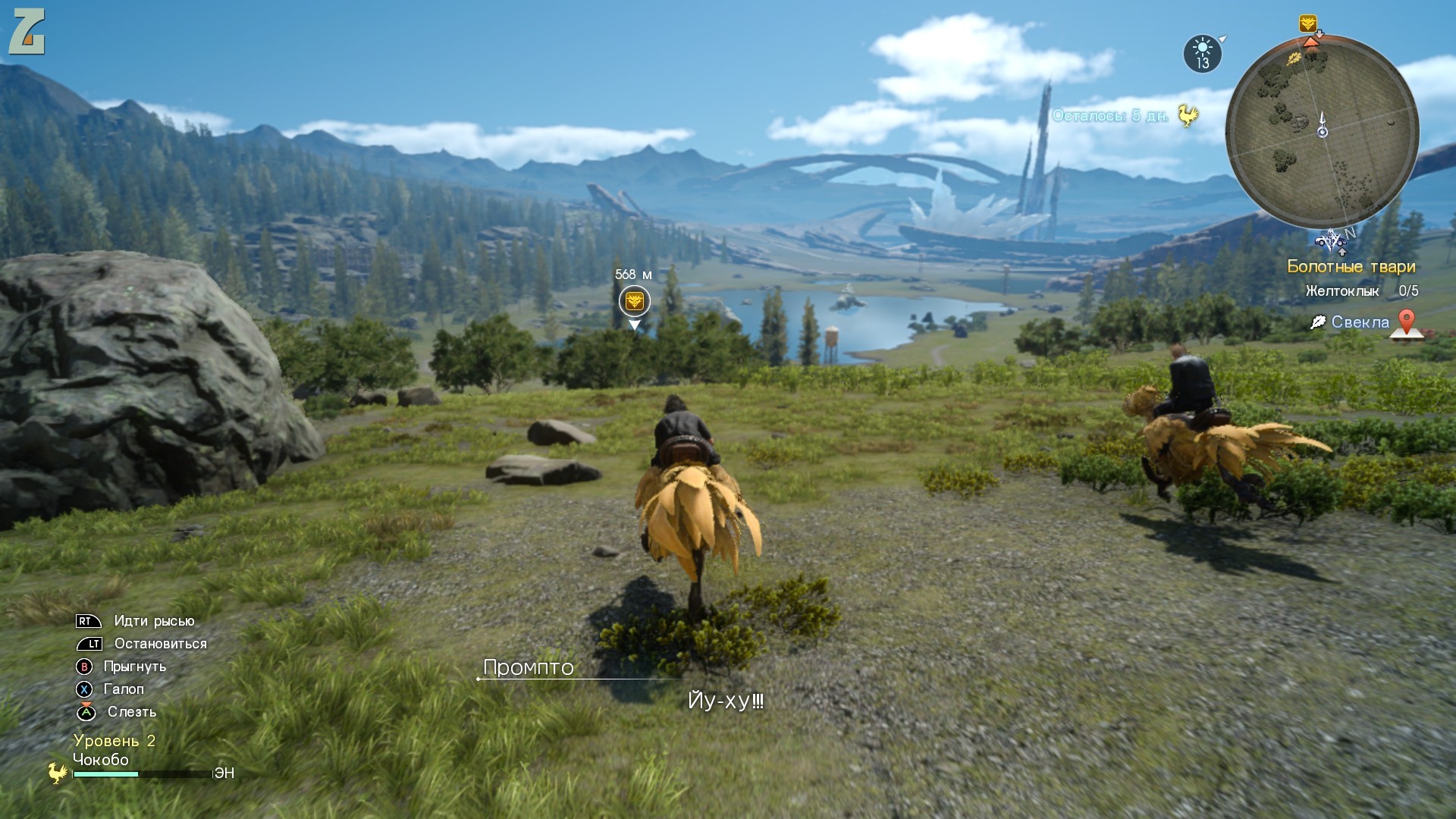
Task: Click the hunt quest marker showing 568 m
Action: 634,301
